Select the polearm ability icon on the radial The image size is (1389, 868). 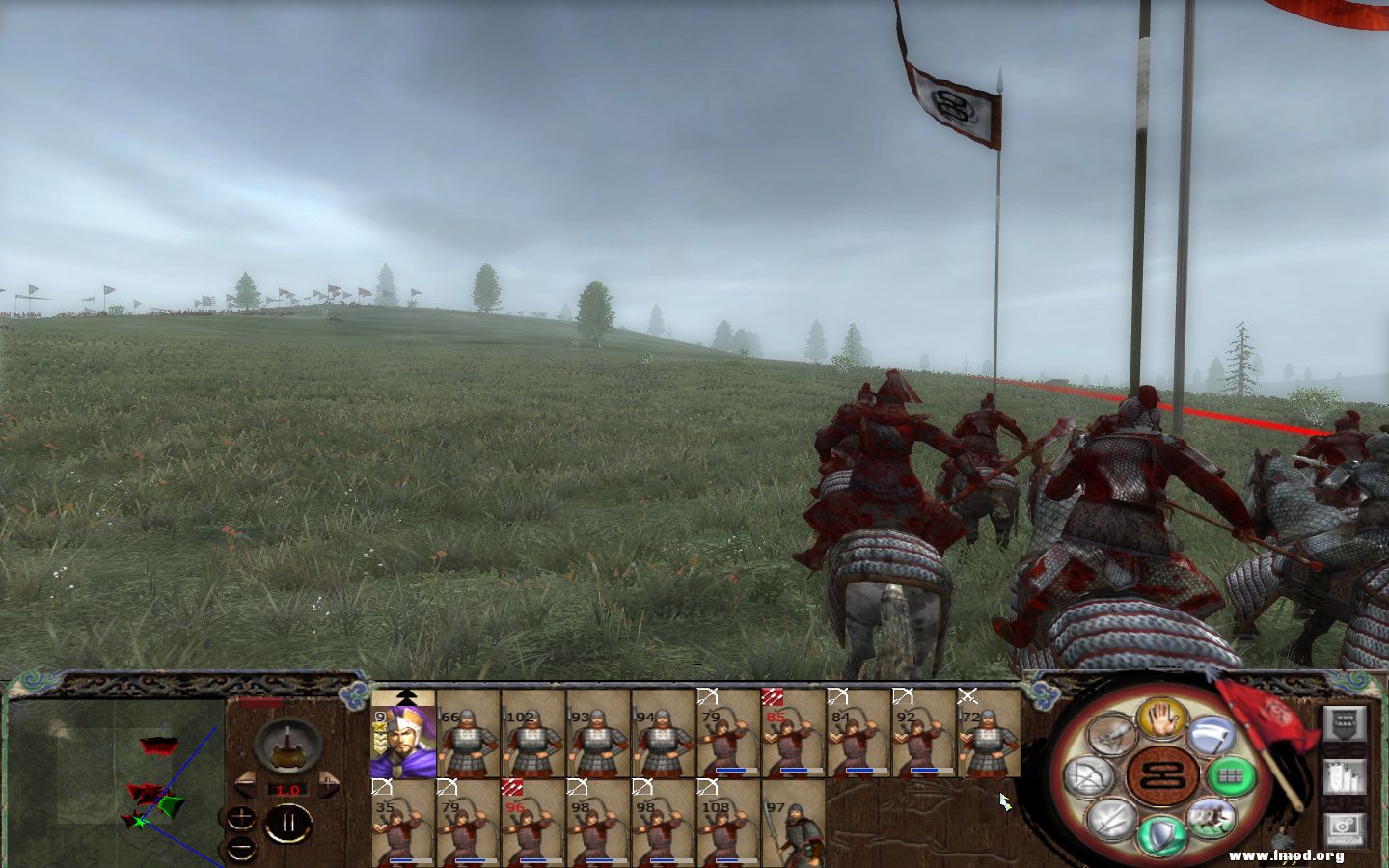pos(1211,735)
